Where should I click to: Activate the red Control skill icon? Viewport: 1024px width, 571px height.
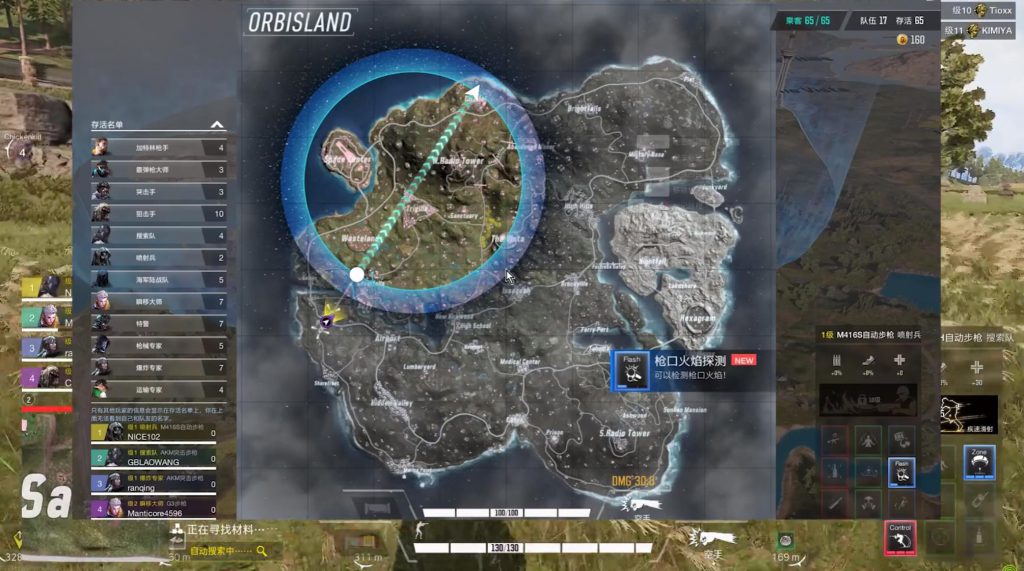pyautogui.click(x=901, y=537)
